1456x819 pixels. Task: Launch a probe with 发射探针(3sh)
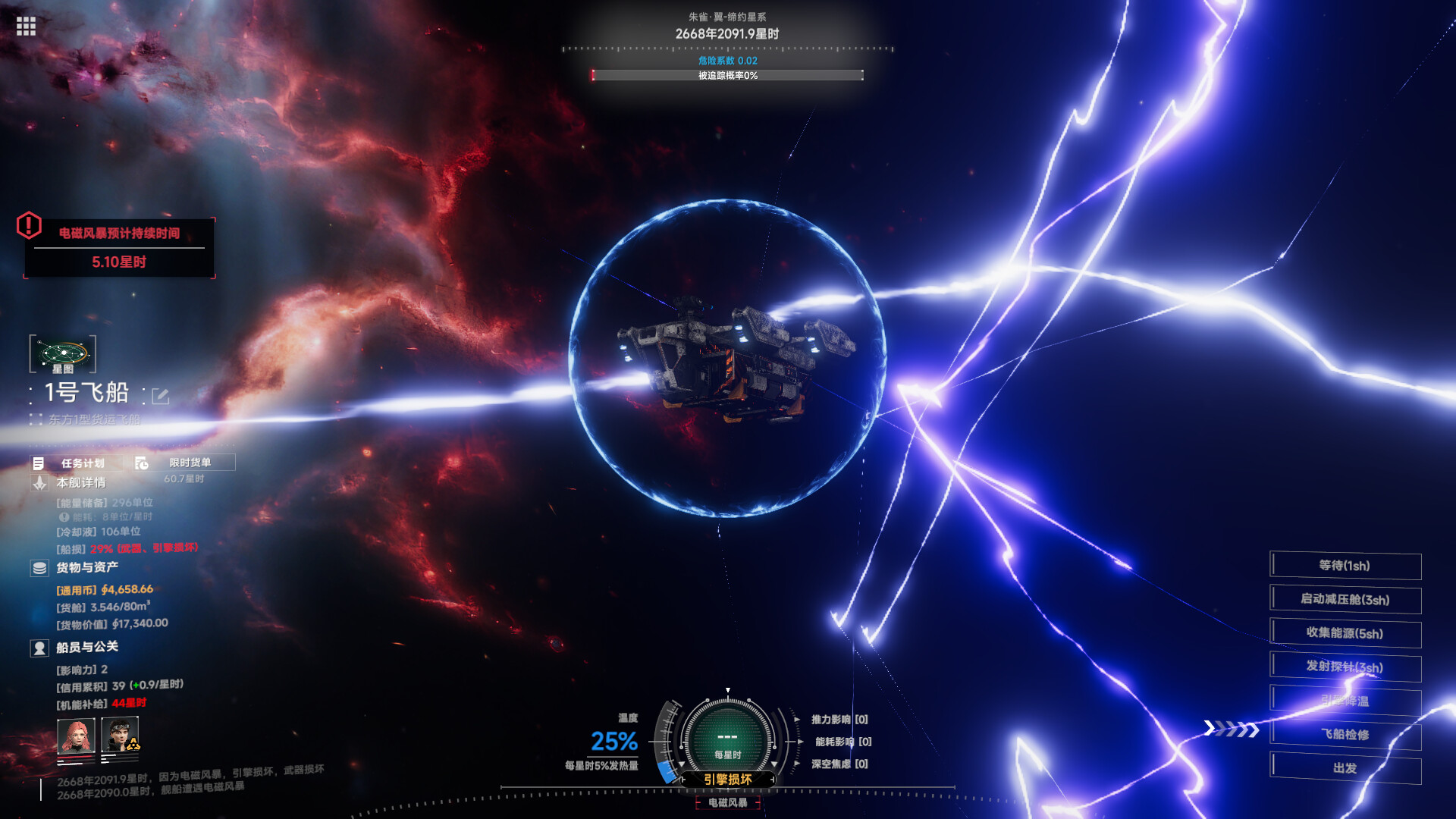tap(1345, 667)
